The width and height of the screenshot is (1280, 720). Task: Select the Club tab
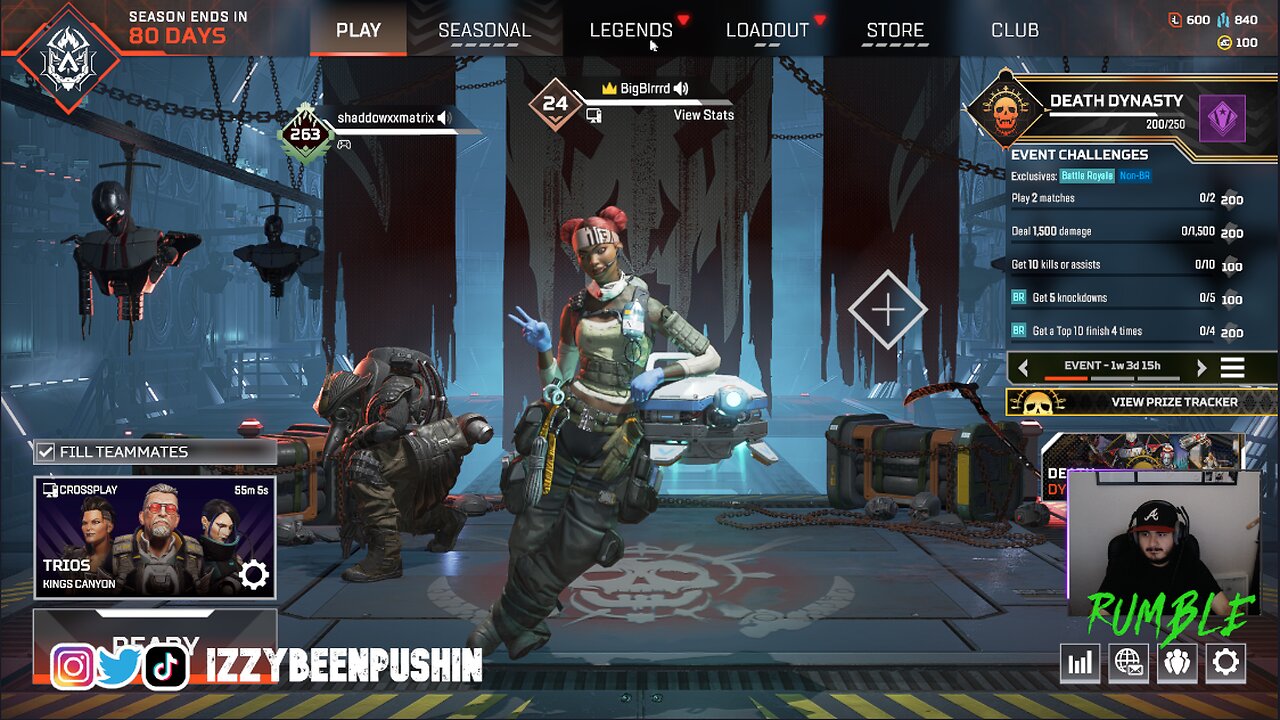(1014, 30)
